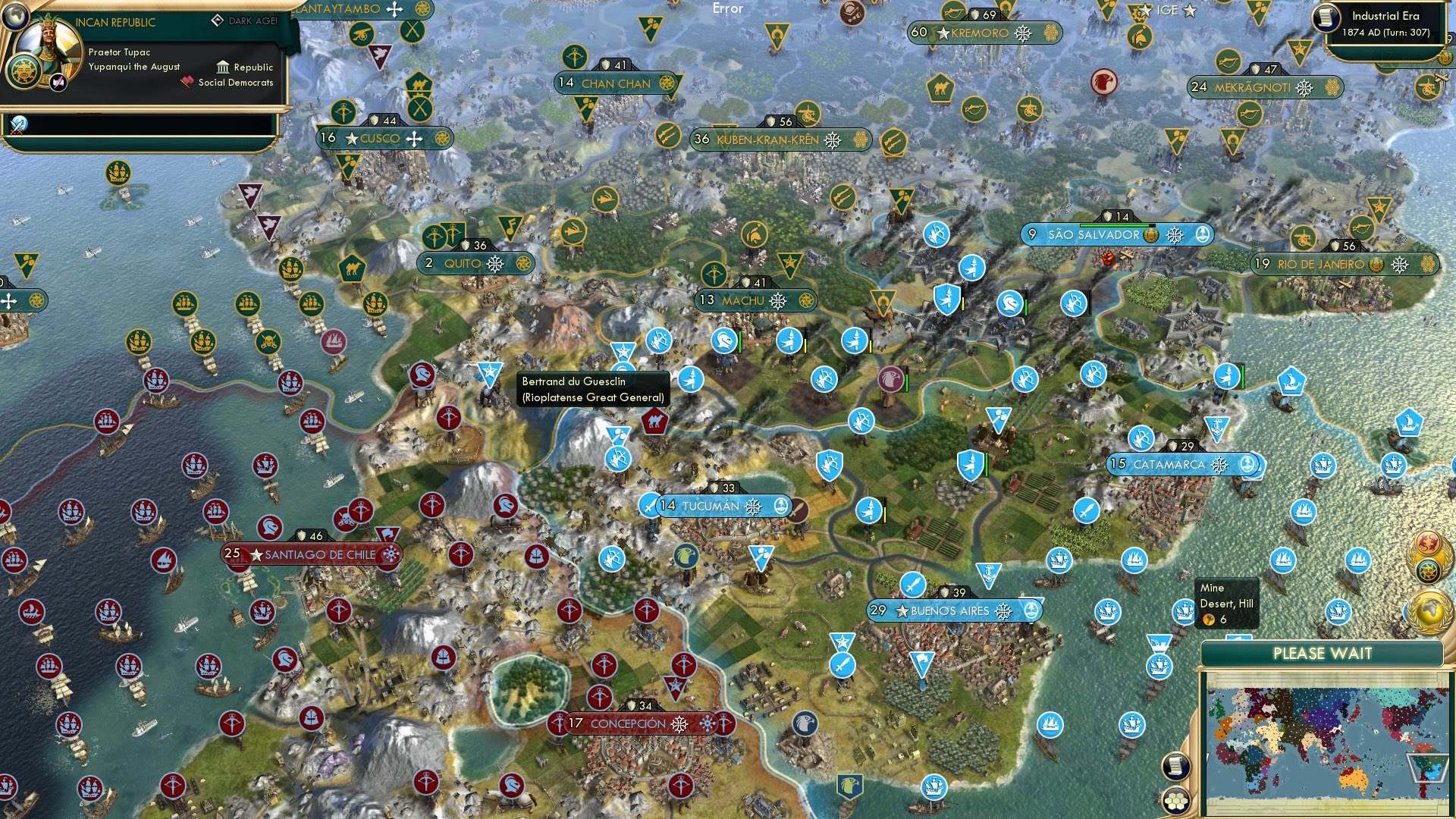Select the Machu city banner
Screen dimensions: 1456x819
[742, 300]
